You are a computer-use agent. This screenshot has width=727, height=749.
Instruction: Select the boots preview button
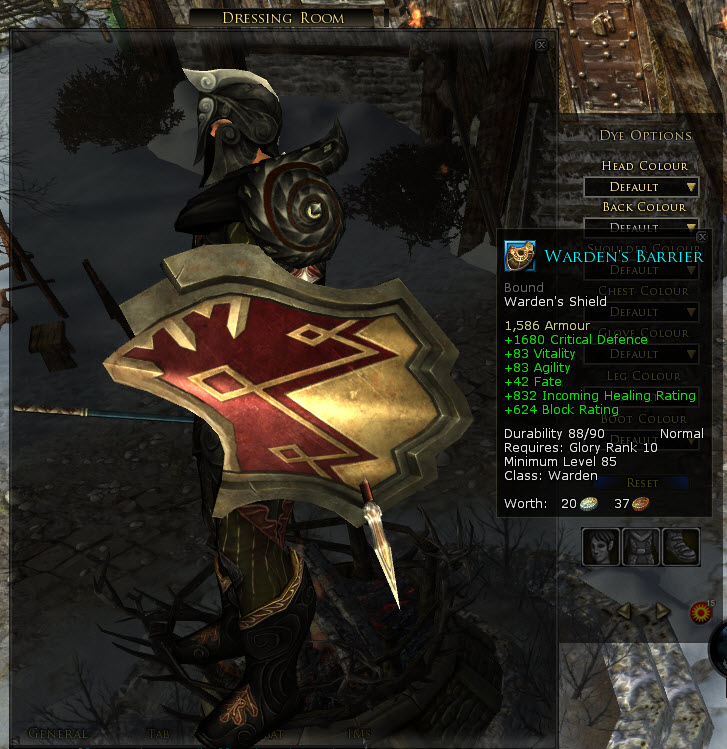tap(681, 547)
